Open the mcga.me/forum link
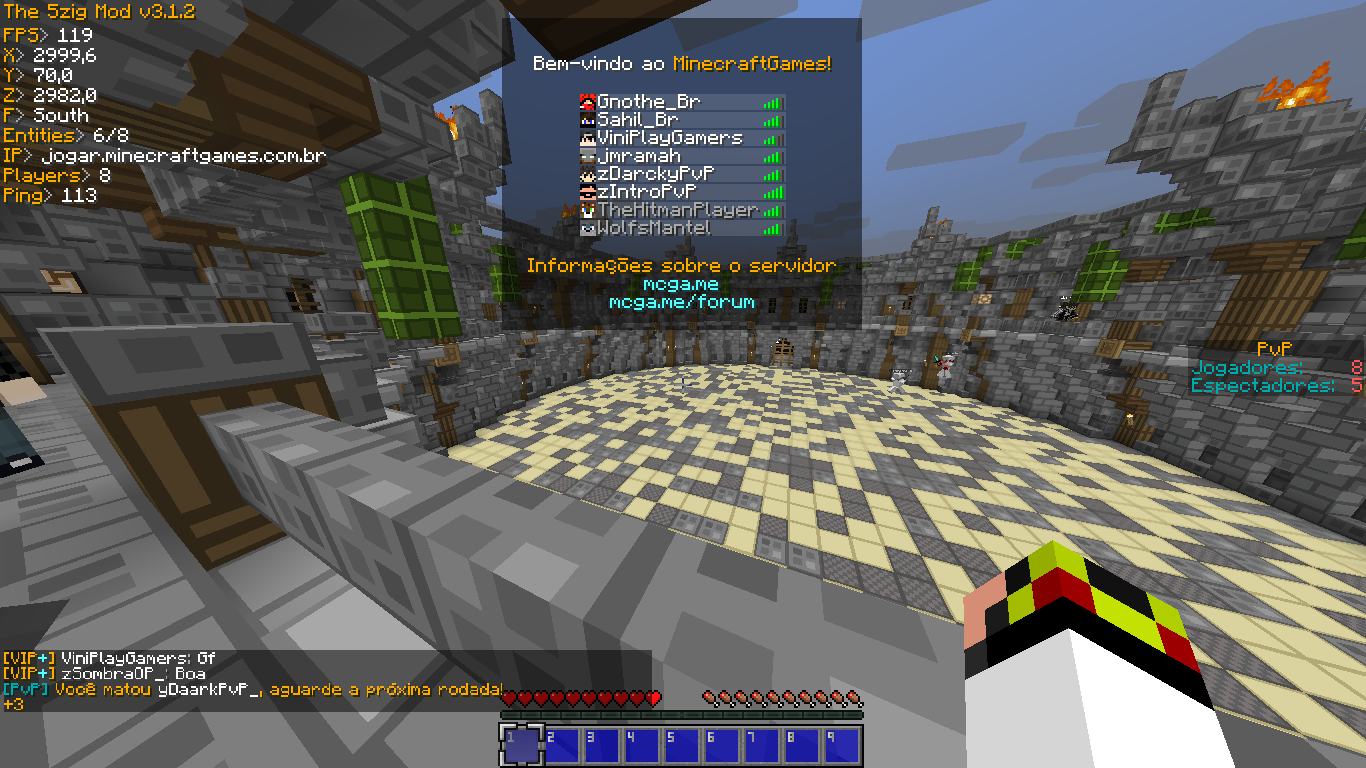 [x=681, y=302]
